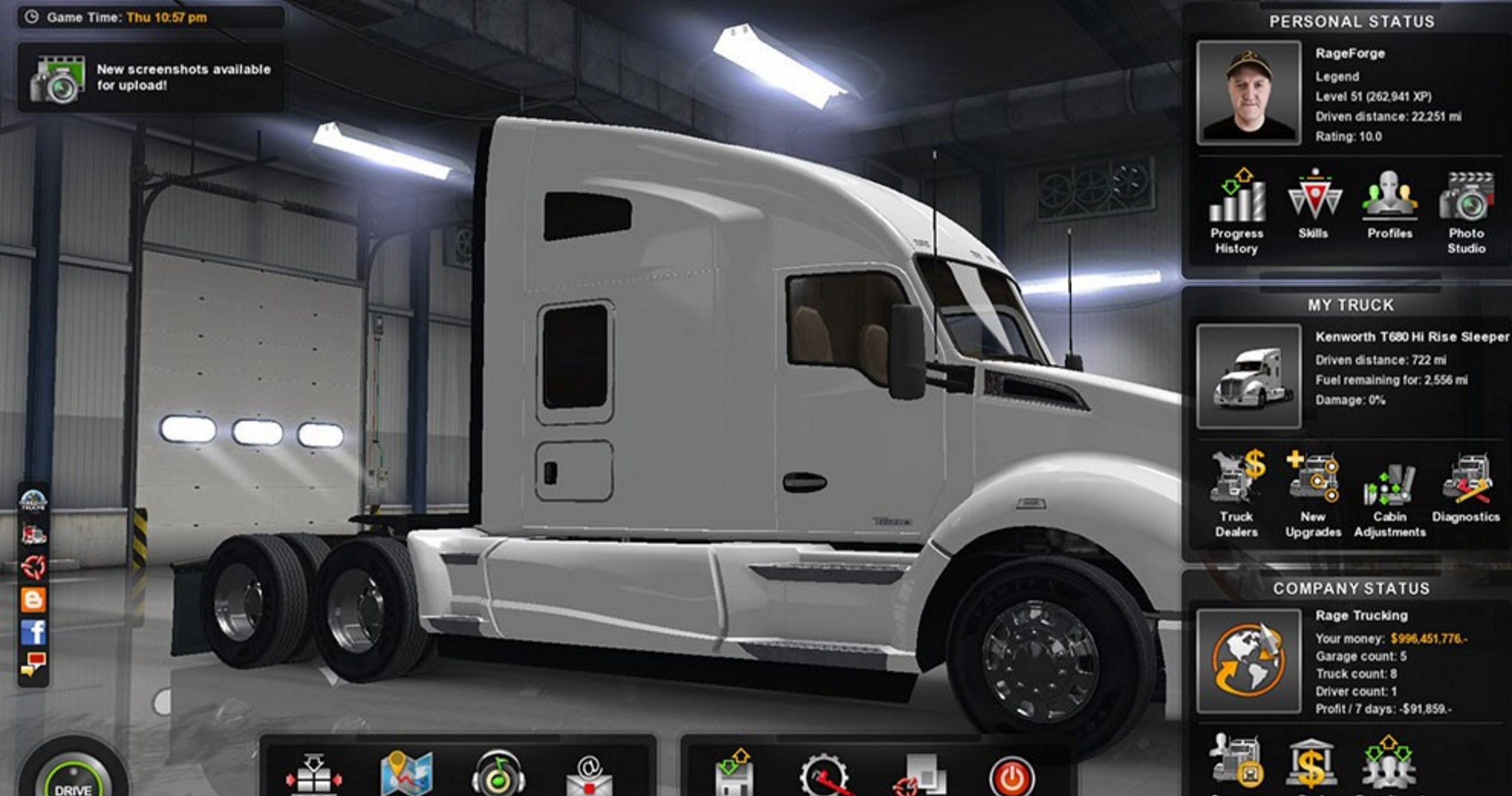Open the Facebook link icon
Viewport: 1512px width, 796px height.
tap(34, 632)
